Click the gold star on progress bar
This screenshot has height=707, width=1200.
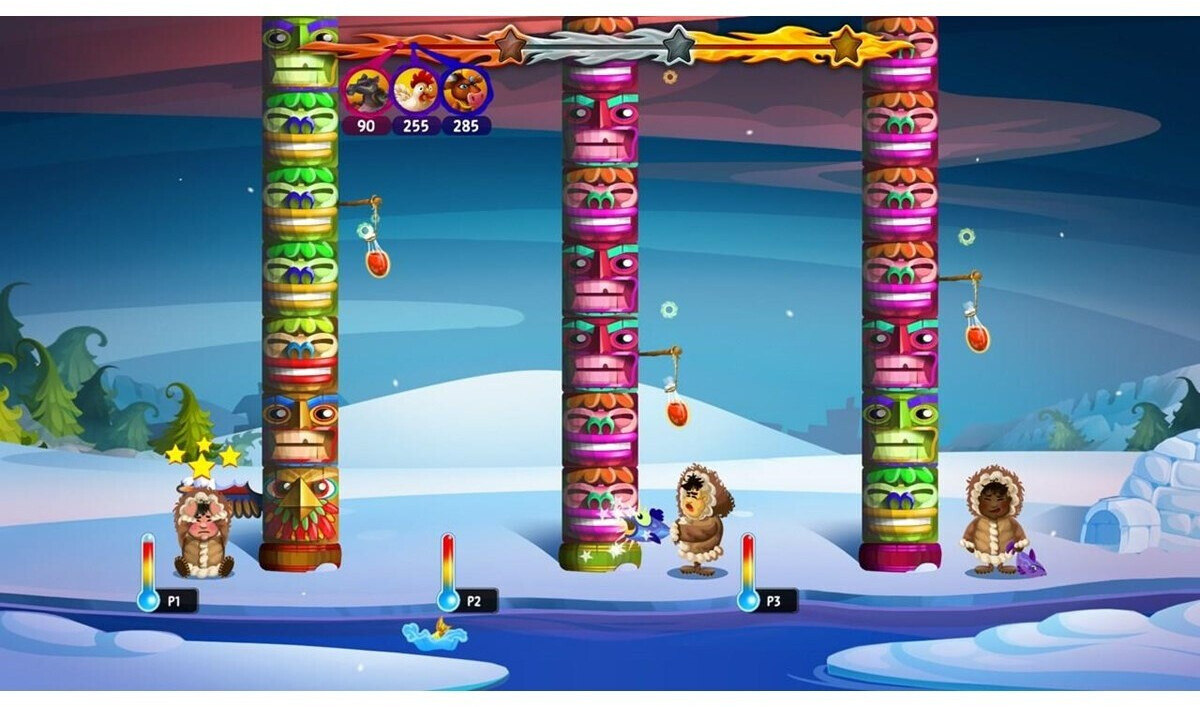pyautogui.click(x=846, y=44)
